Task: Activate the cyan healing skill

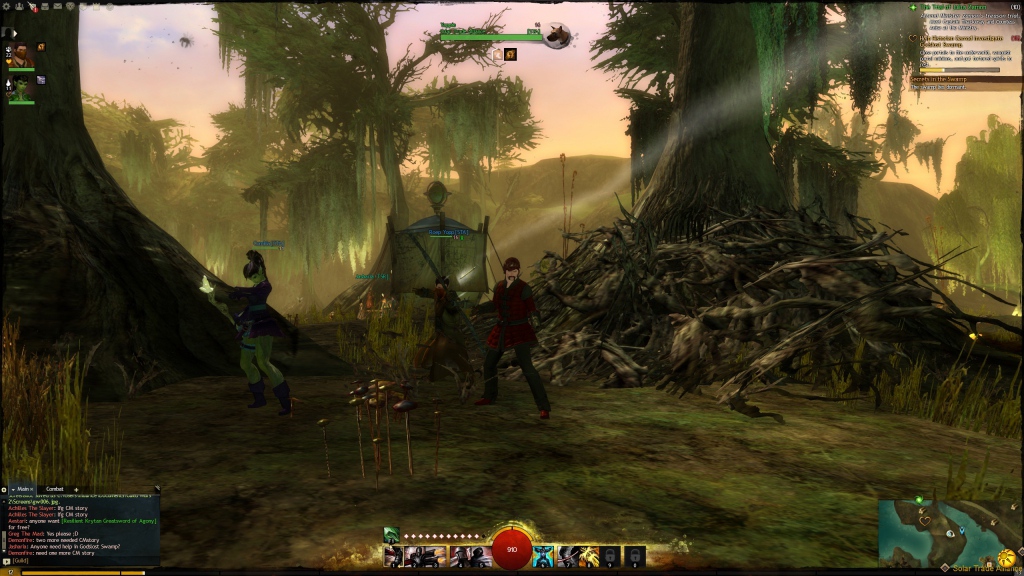Action: (x=543, y=556)
